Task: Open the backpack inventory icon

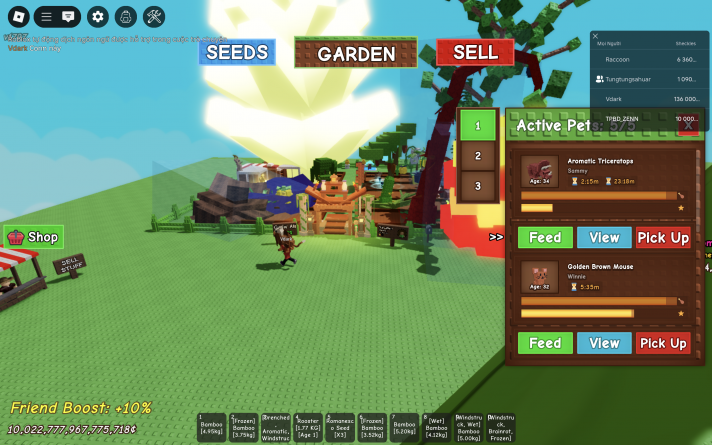Action: coord(125,16)
